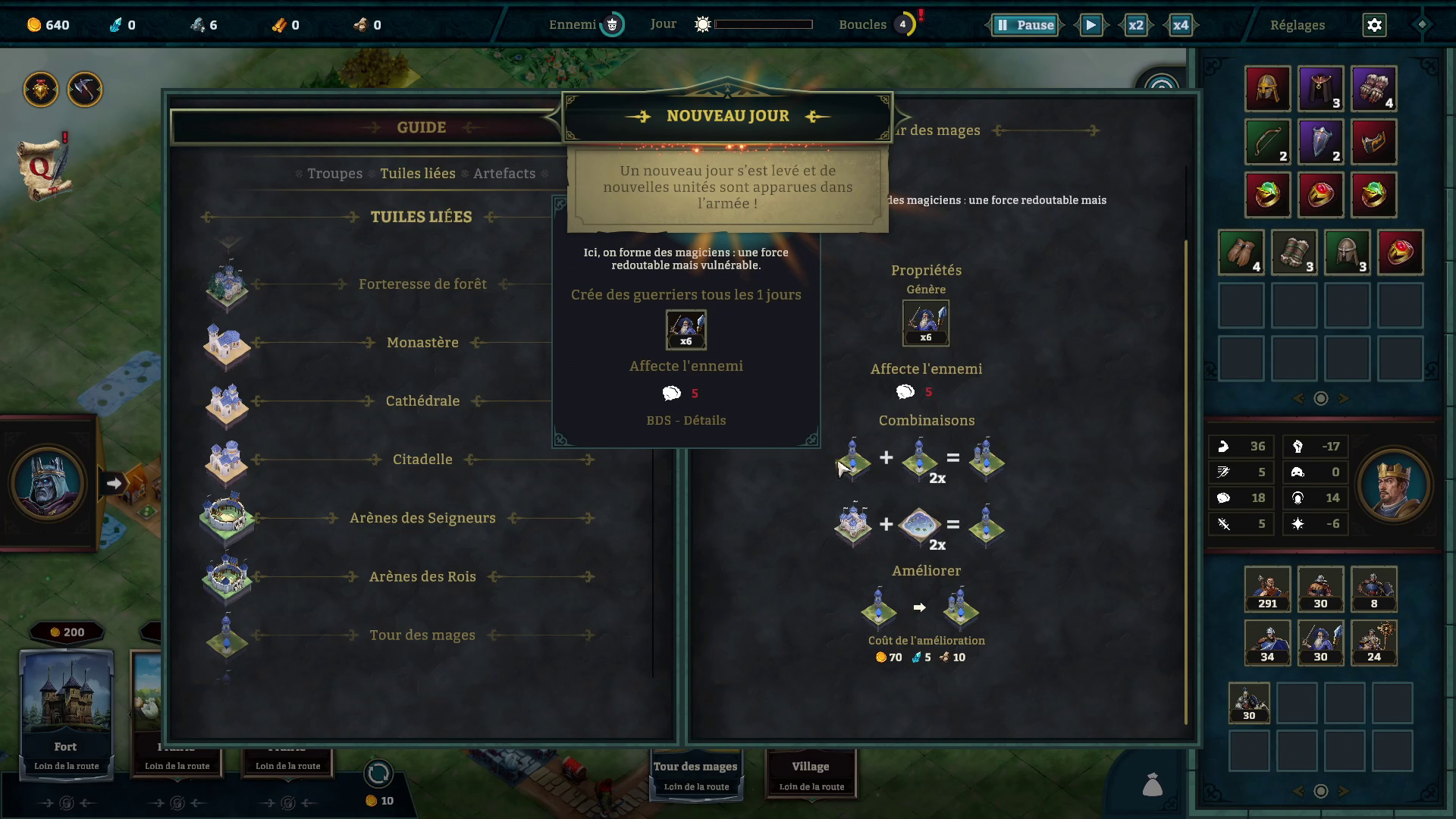Switch to the Troupes guide tab
This screenshot has height=819, width=1456.
coord(334,174)
